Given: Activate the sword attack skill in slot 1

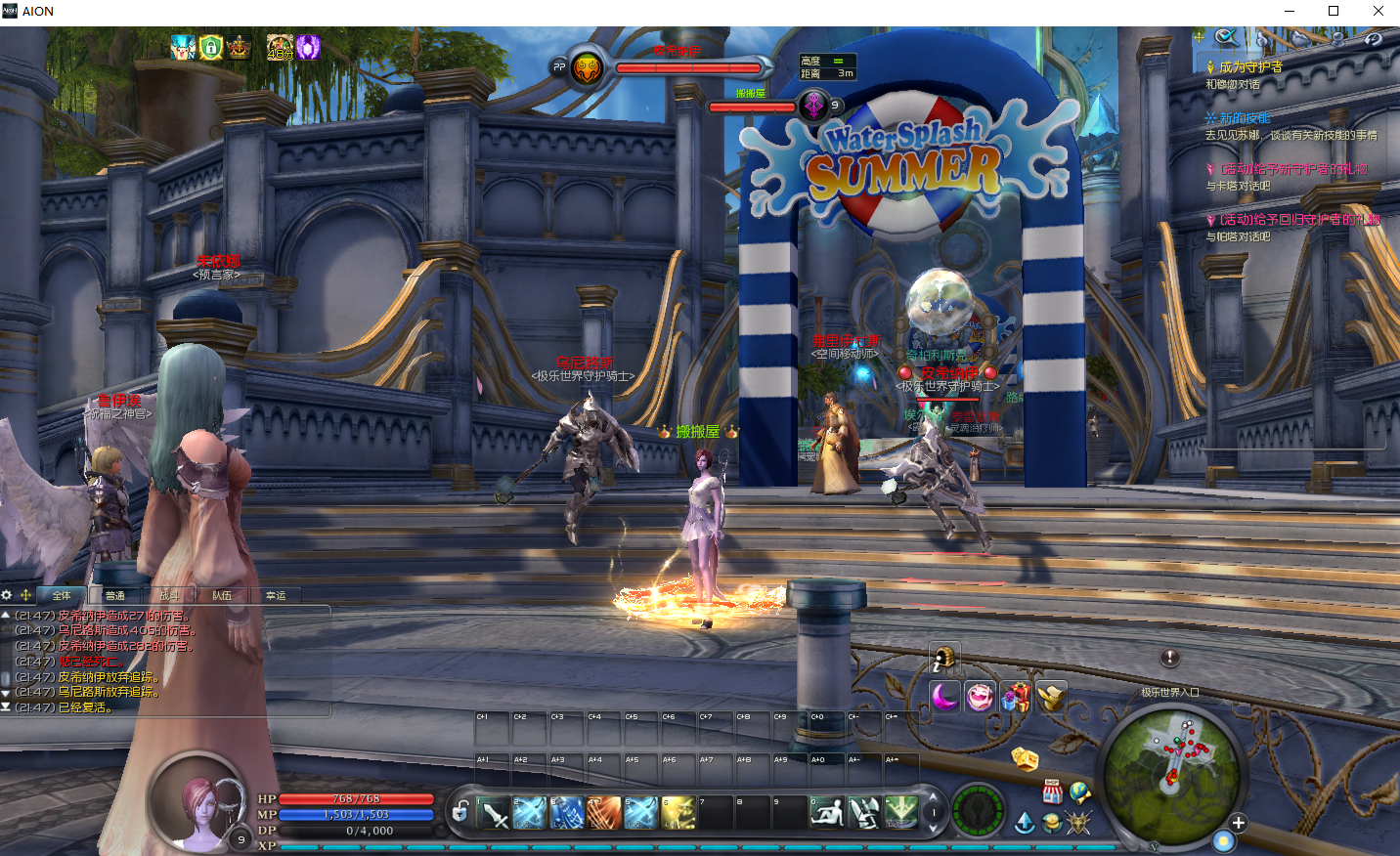Looking at the screenshot, I should click(493, 812).
